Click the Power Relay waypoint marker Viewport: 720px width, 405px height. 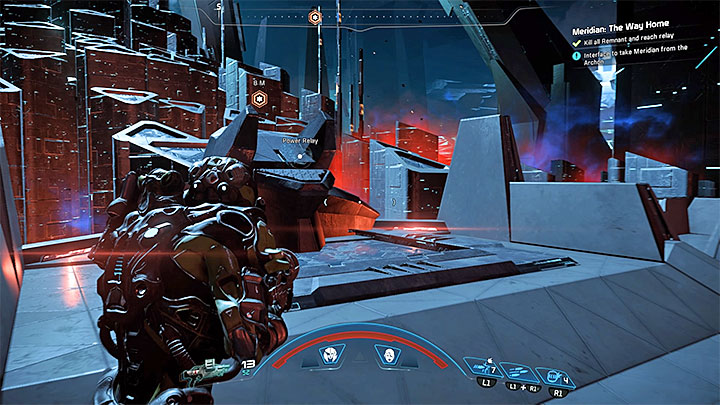pos(260,98)
